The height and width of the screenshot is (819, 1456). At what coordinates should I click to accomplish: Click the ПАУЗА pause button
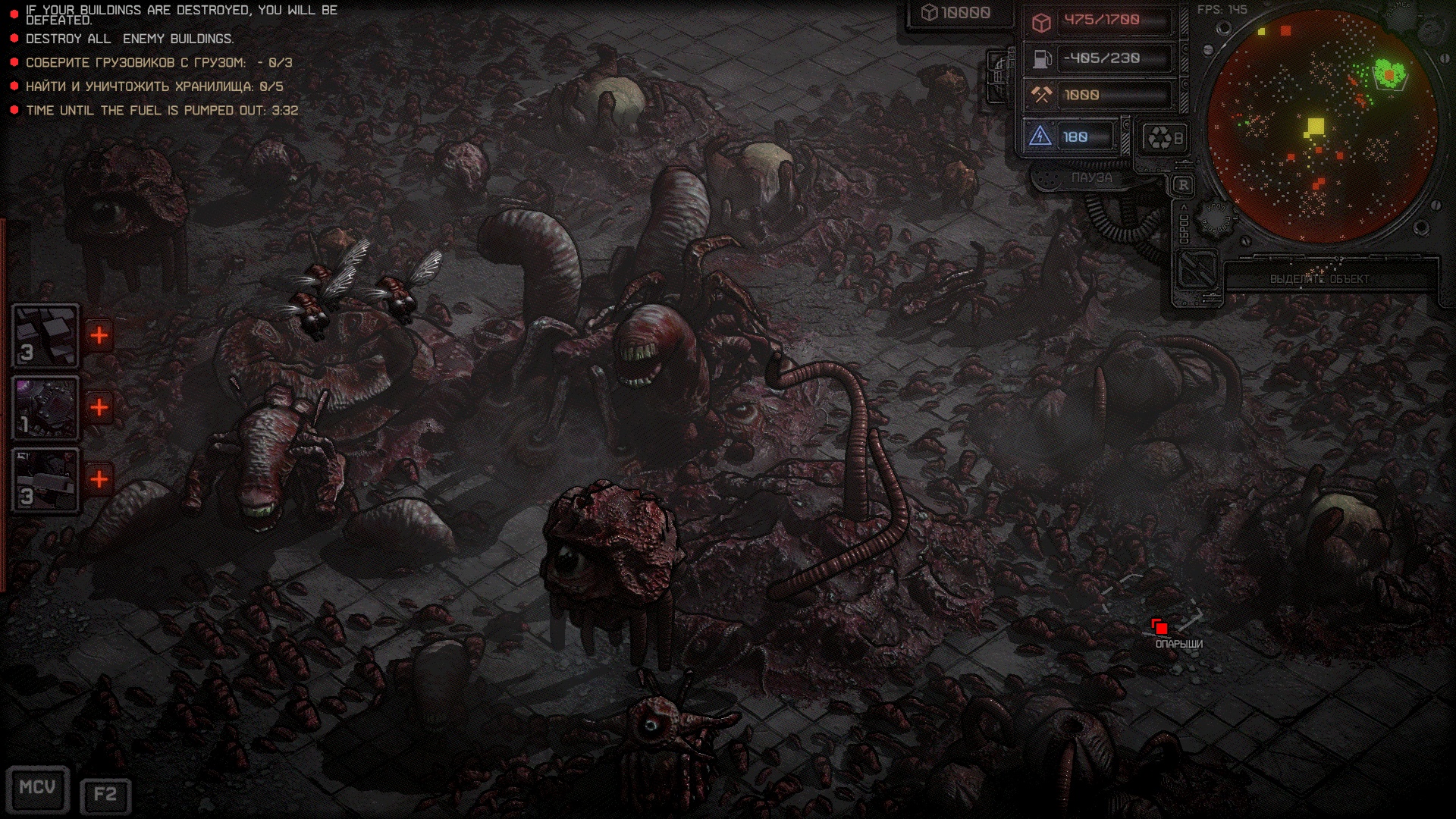coord(1091,177)
